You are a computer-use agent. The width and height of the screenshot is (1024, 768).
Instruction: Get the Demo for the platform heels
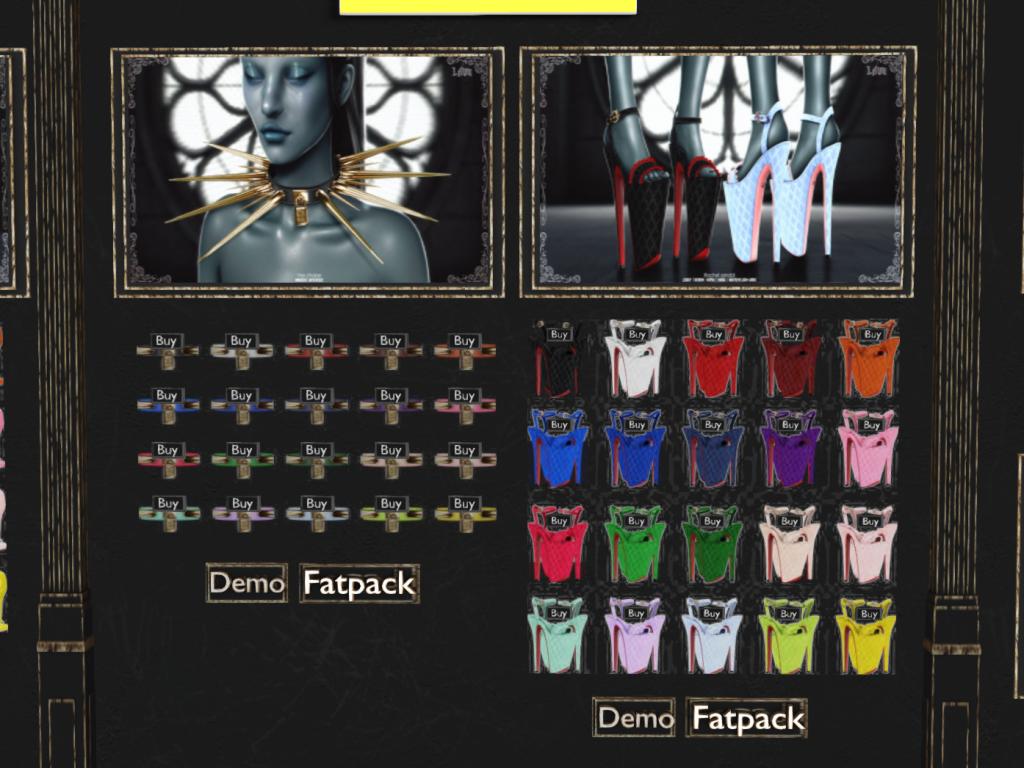tap(635, 718)
